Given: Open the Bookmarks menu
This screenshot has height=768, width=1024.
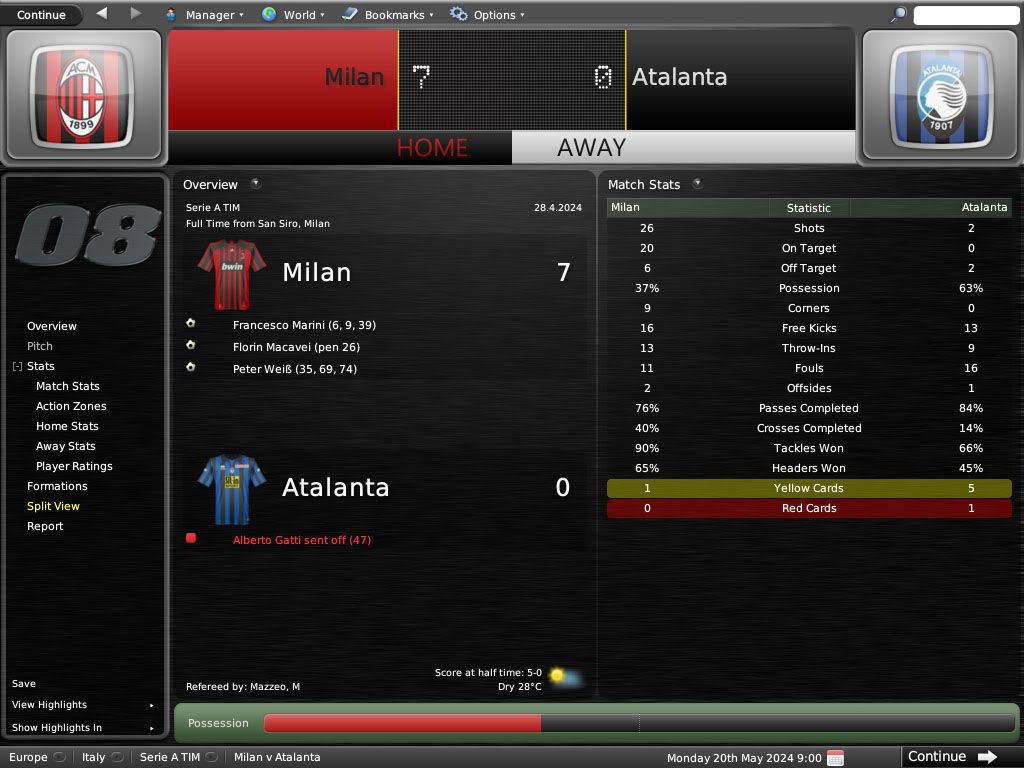Looking at the screenshot, I should tap(387, 15).
